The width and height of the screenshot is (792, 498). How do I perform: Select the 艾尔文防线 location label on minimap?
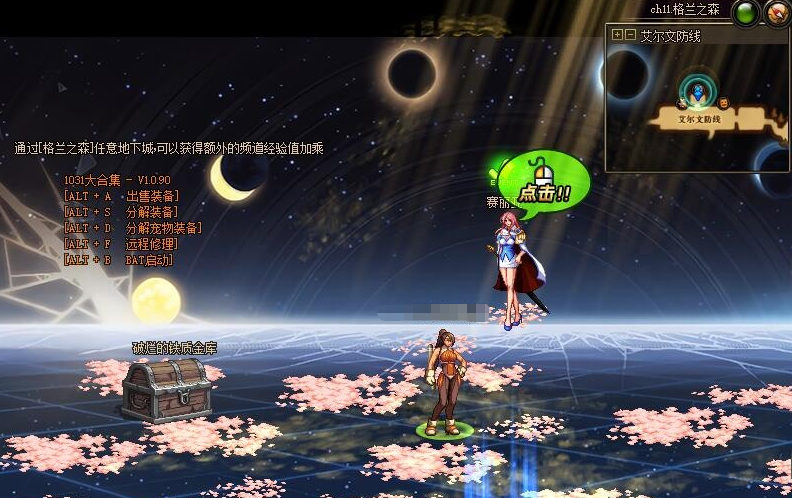pos(699,118)
